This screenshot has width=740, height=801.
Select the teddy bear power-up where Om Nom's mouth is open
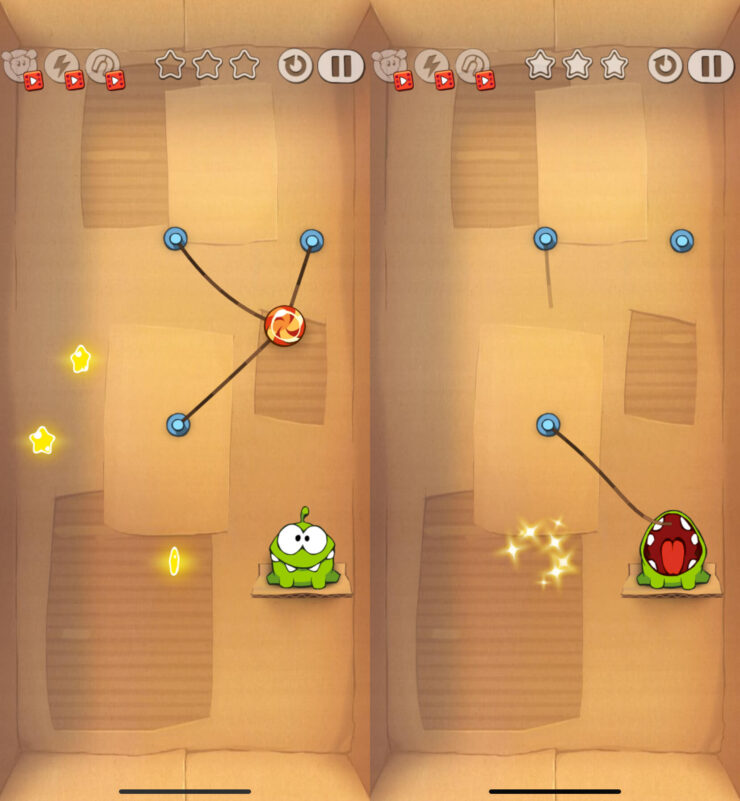coord(391,67)
